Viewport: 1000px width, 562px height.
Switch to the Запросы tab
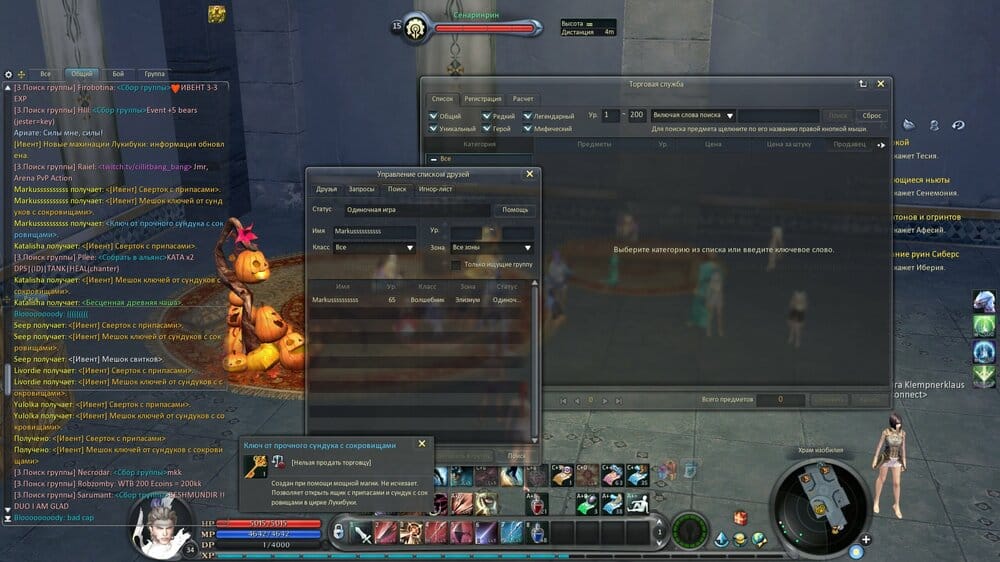[361, 188]
